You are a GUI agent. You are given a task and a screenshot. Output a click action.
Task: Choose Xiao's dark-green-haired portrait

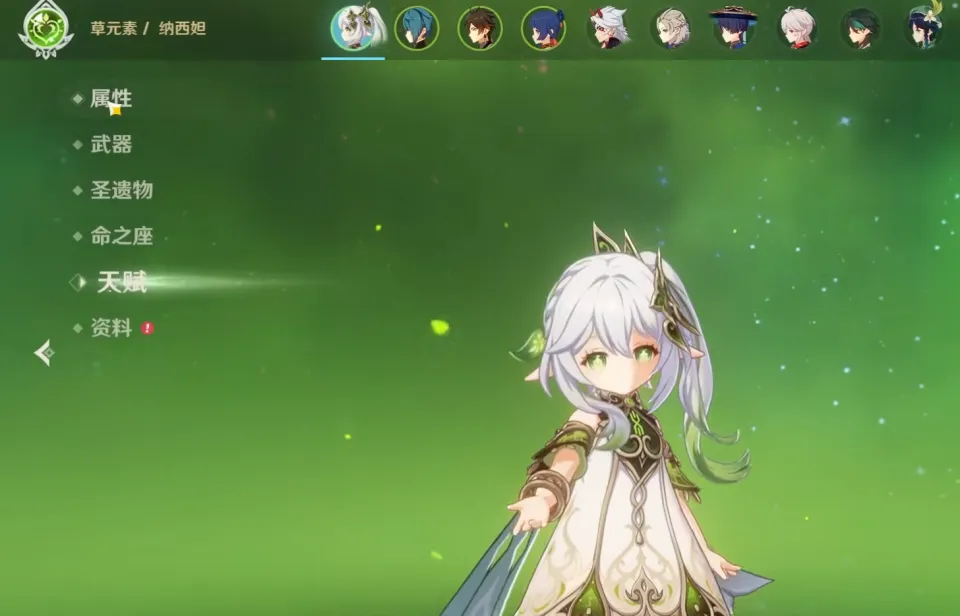click(x=860, y=28)
